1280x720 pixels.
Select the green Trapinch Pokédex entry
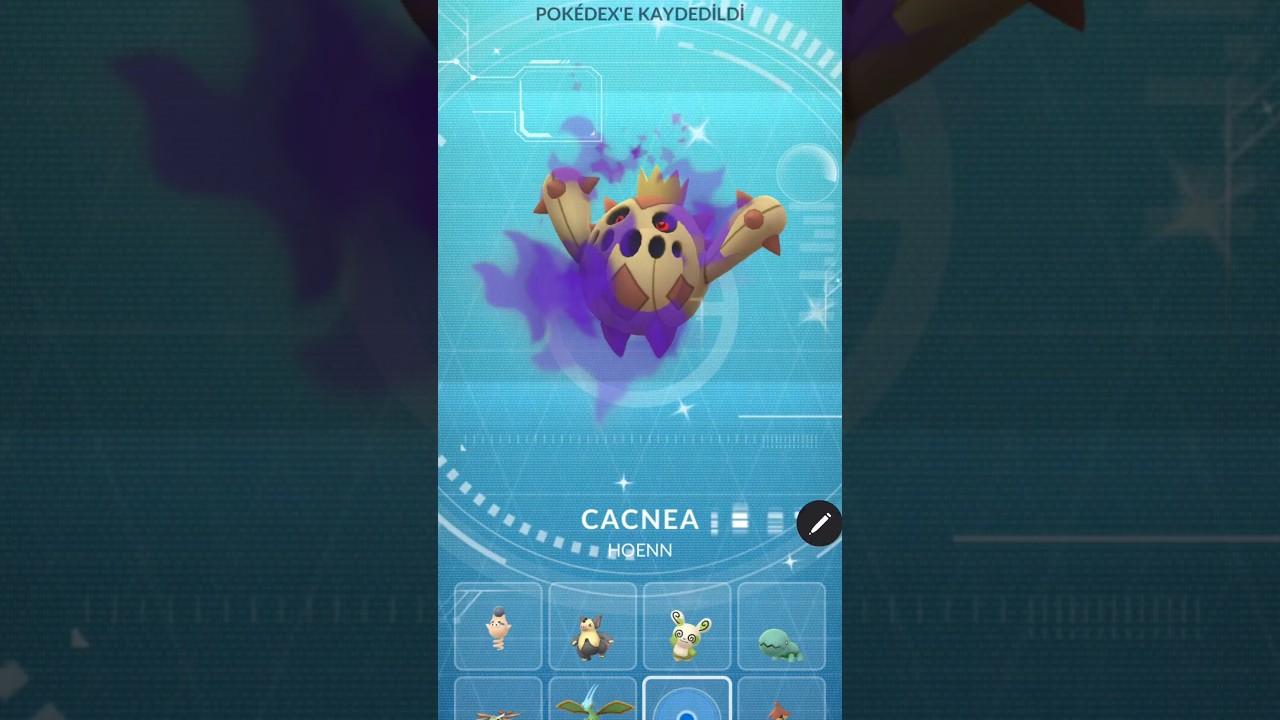click(781, 627)
